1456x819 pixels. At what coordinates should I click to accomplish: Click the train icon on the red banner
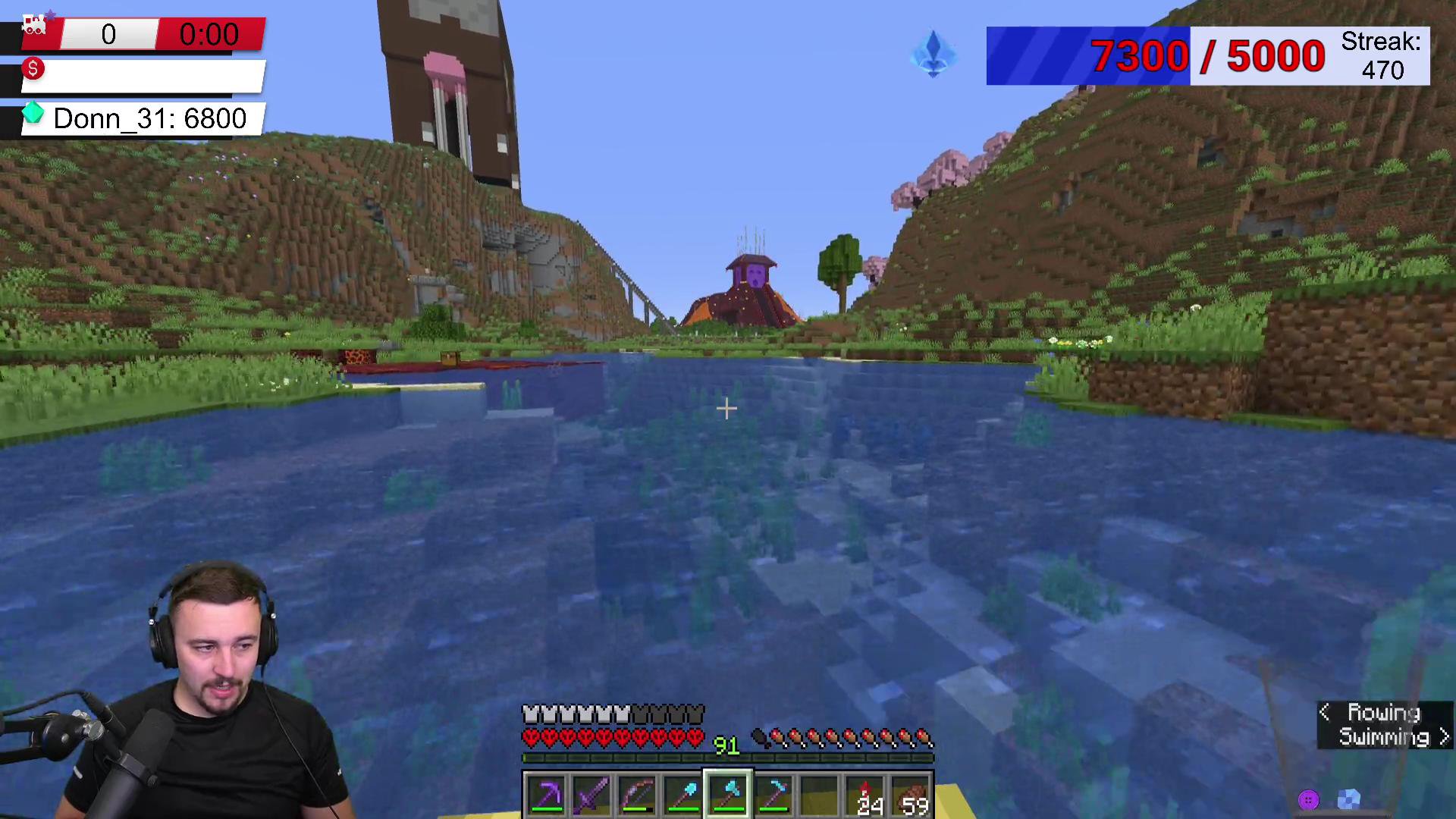34,26
